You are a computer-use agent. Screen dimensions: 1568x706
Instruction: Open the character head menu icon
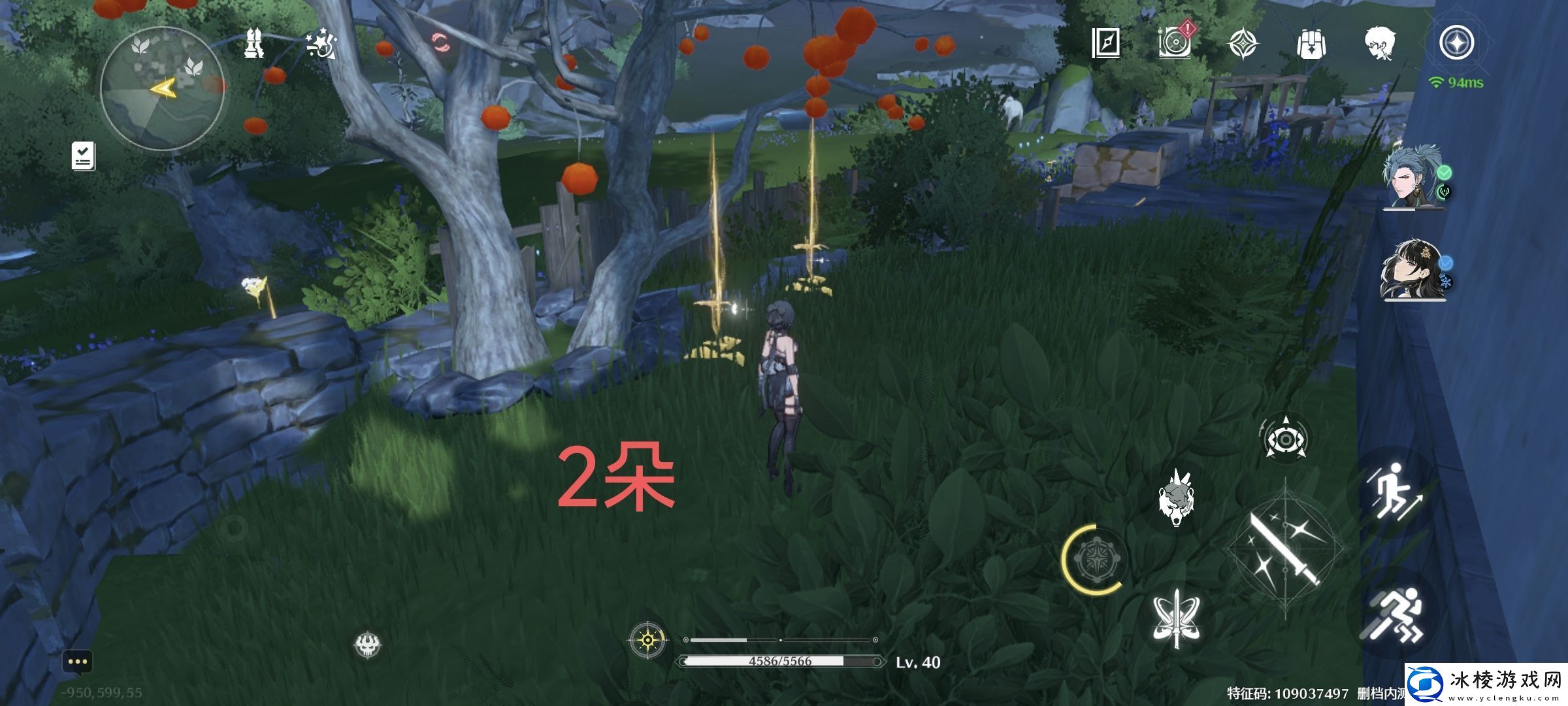click(x=1380, y=44)
